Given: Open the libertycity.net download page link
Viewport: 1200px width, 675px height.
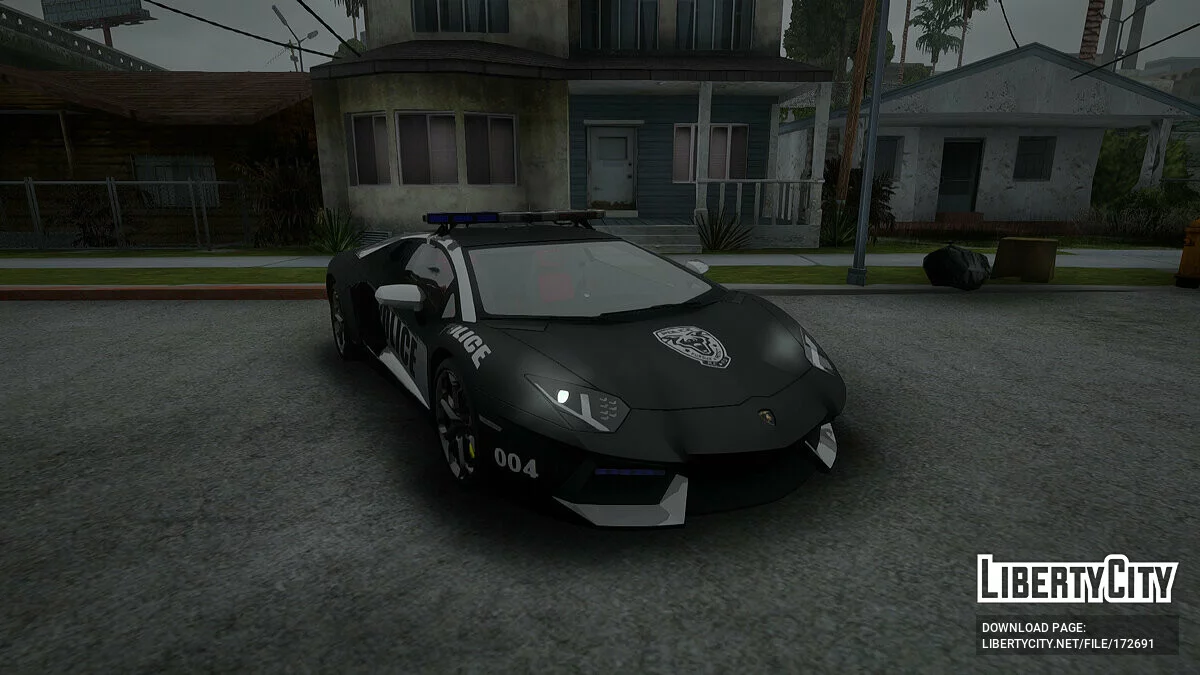Looking at the screenshot, I should tap(1067, 643).
